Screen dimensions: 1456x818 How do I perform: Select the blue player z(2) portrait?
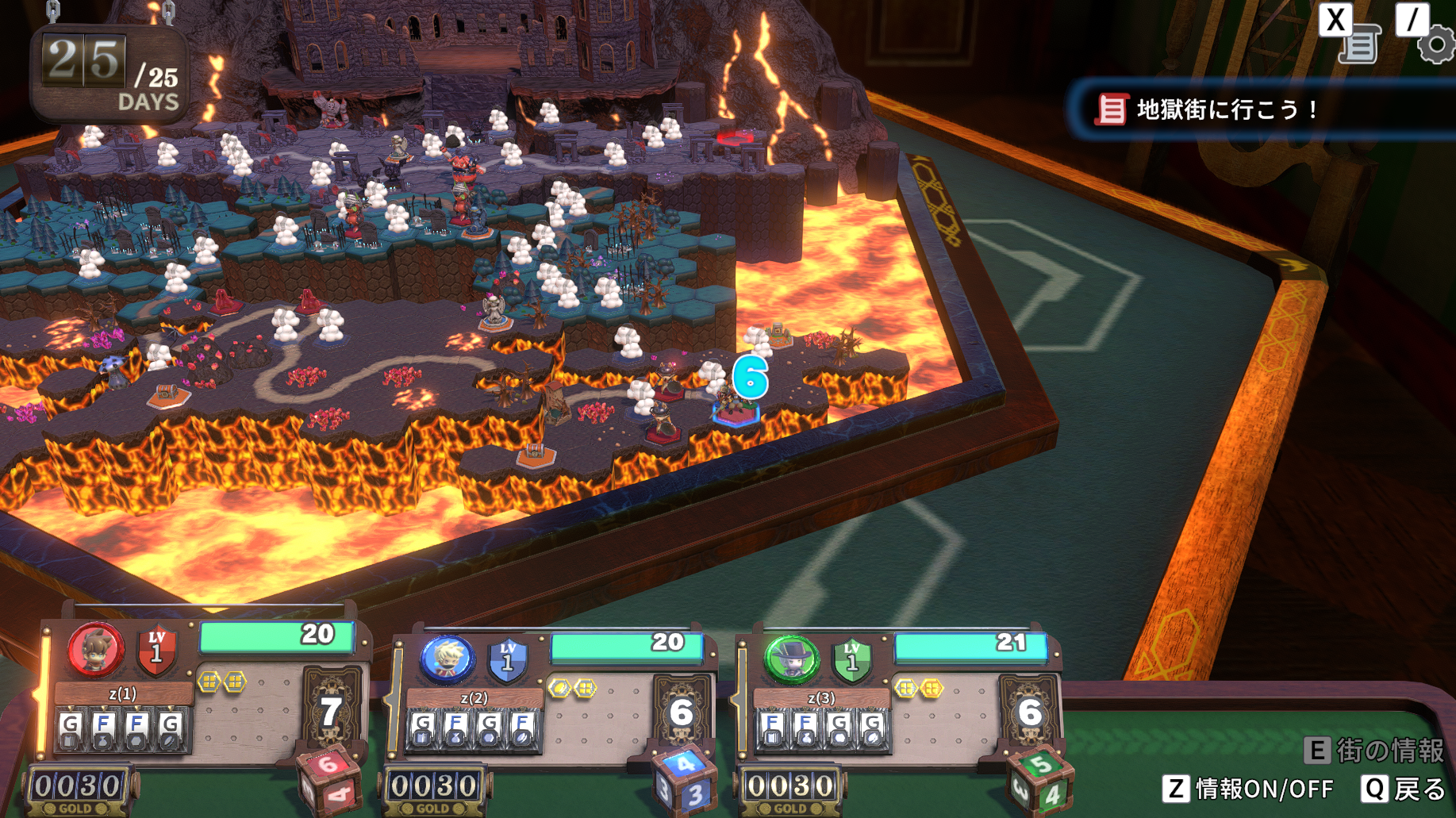(x=447, y=658)
